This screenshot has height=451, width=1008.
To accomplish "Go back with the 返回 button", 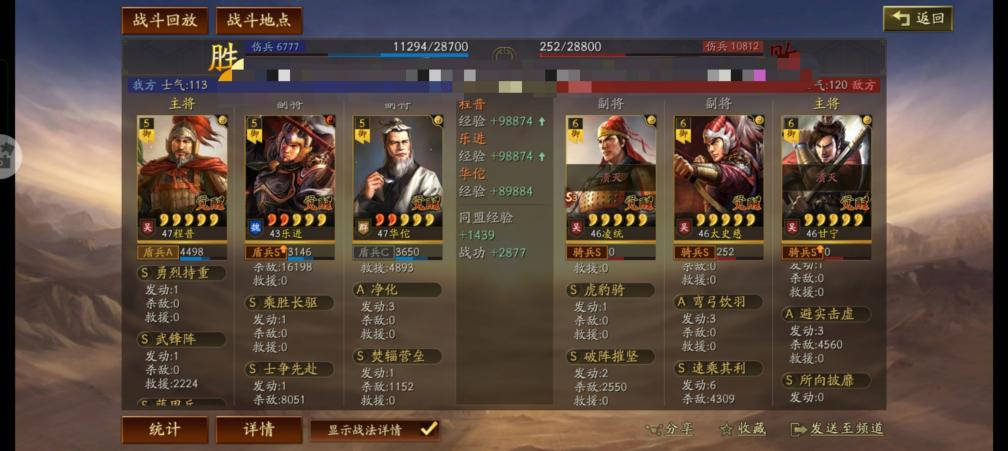I will pos(917,19).
